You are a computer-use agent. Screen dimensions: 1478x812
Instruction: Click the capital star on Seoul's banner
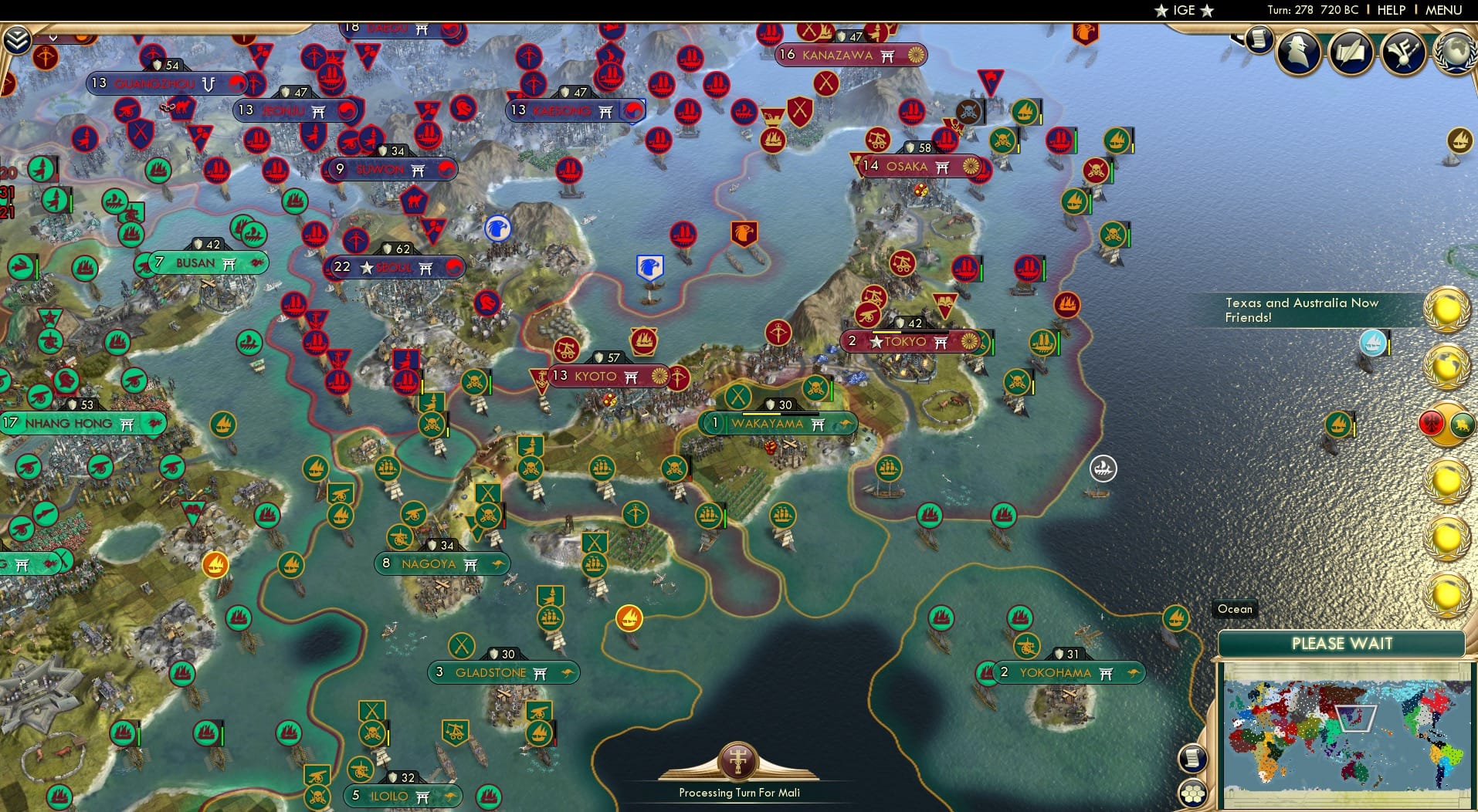tap(366, 268)
